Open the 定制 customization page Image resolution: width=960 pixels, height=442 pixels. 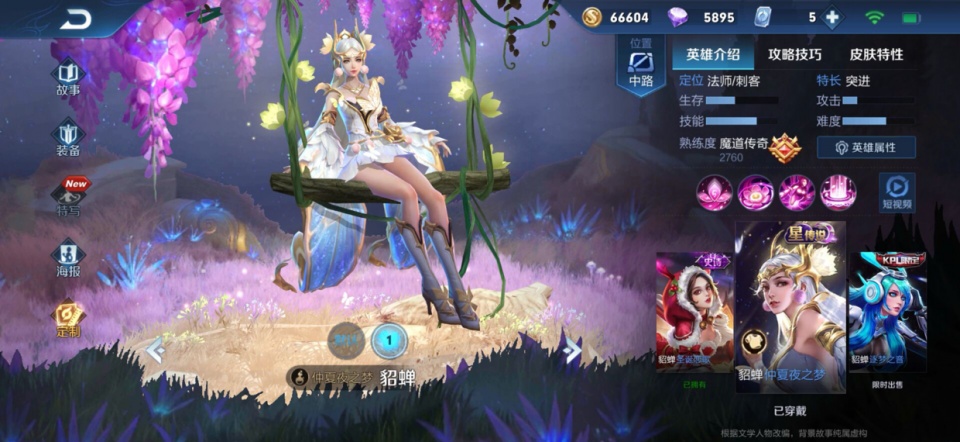point(68,320)
